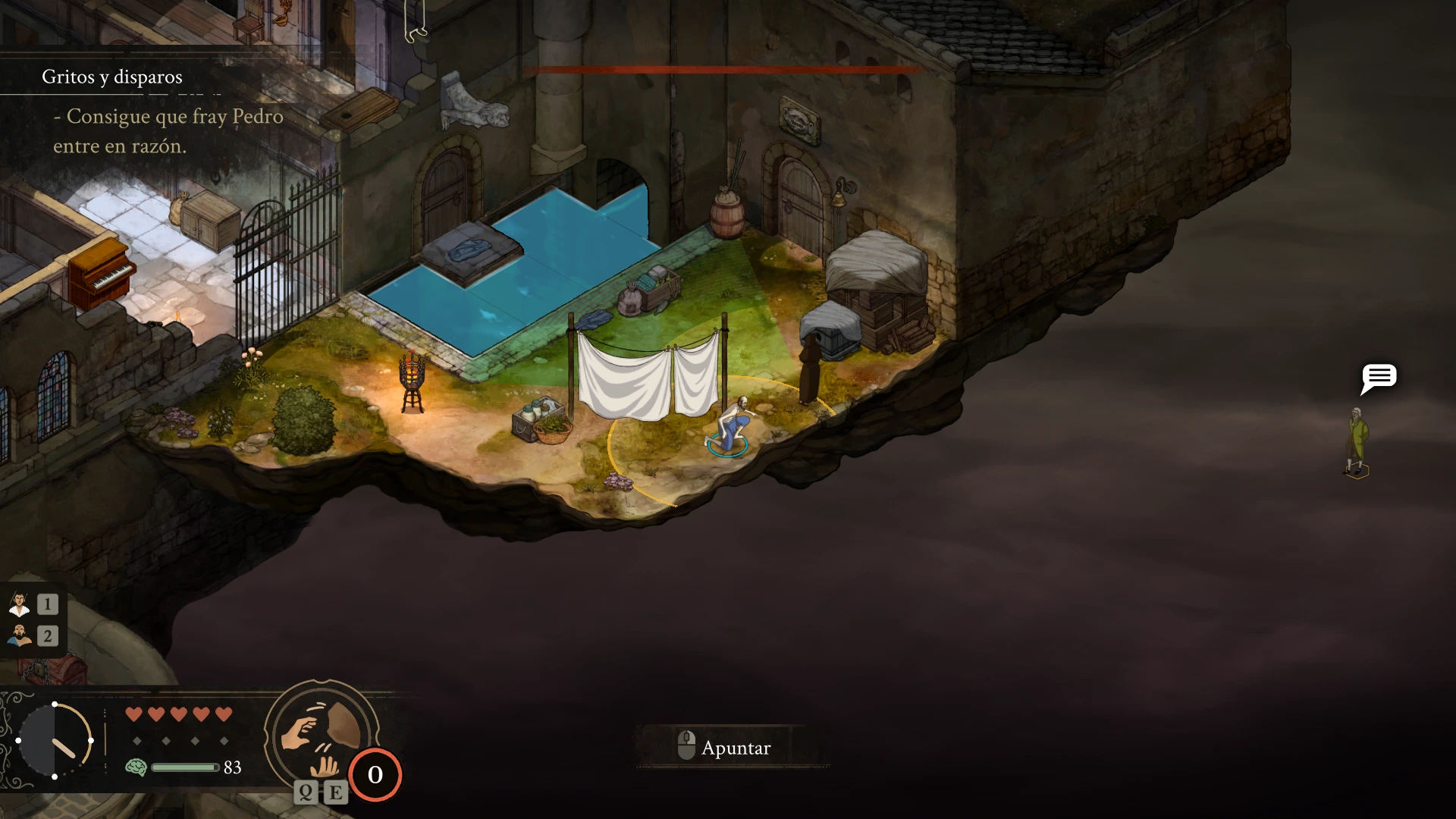Switch to the bearded character portrait
Screen dimensions: 1456x819
pyautogui.click(x=20, y=635)
